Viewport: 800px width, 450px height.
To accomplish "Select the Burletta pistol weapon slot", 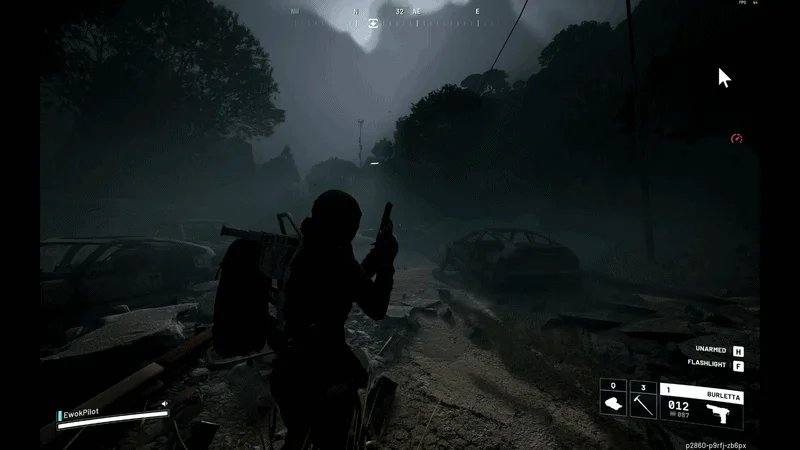I will point(701,404).
